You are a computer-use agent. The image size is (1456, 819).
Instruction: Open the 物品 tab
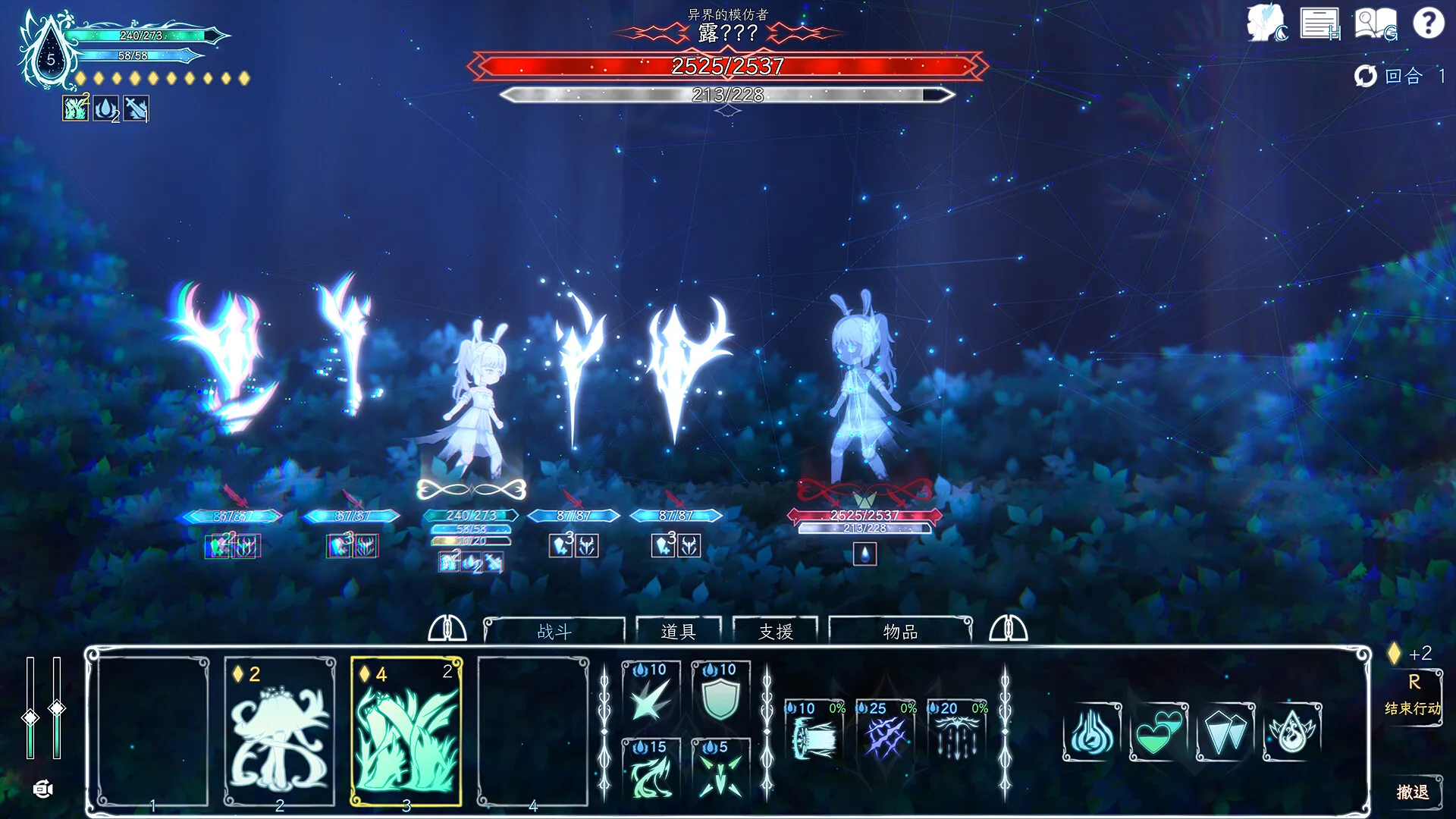coord(899,632)
